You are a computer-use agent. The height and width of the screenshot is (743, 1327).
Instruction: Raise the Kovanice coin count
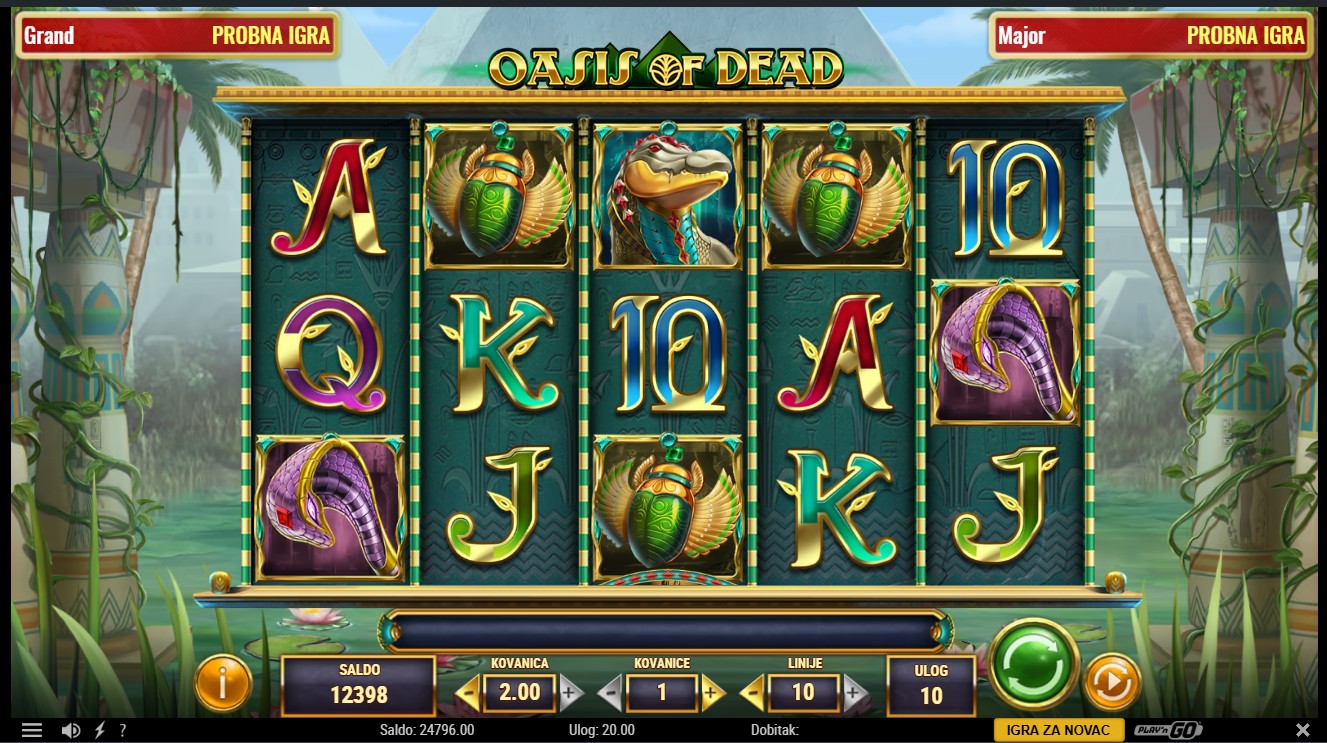(x=712, y=692)
